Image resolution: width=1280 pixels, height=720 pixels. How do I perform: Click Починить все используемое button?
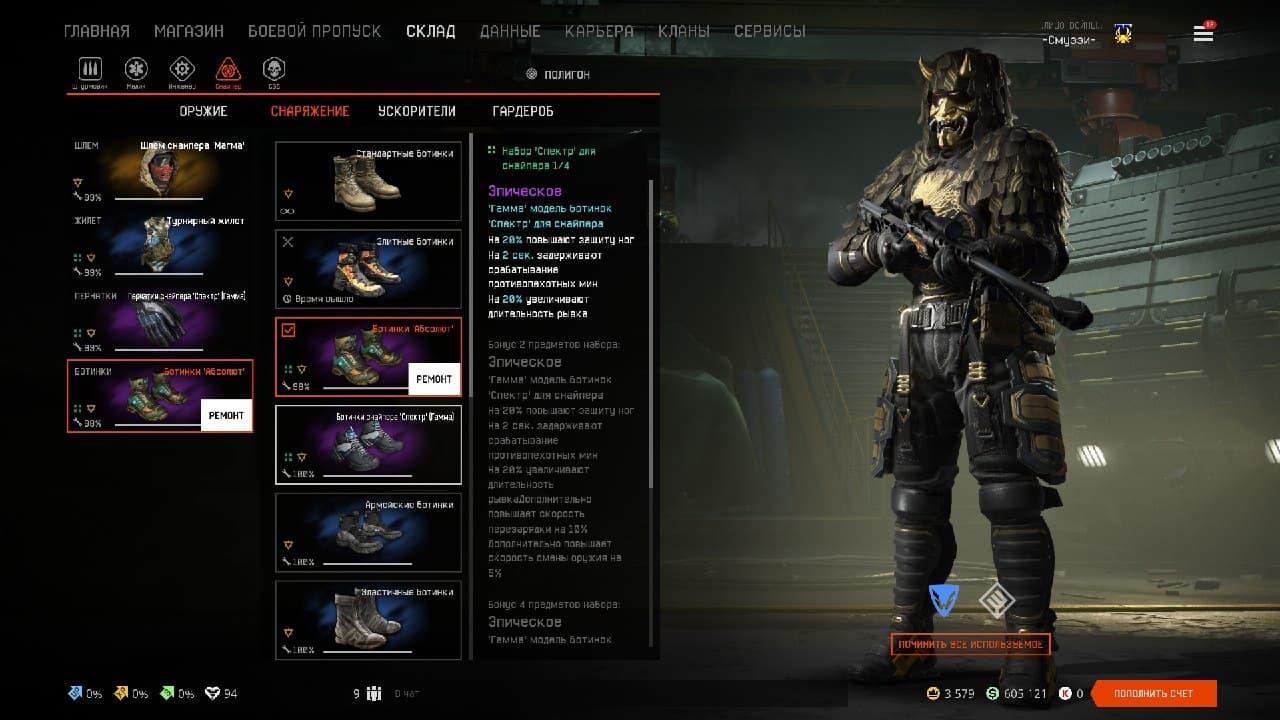[970, 644]
